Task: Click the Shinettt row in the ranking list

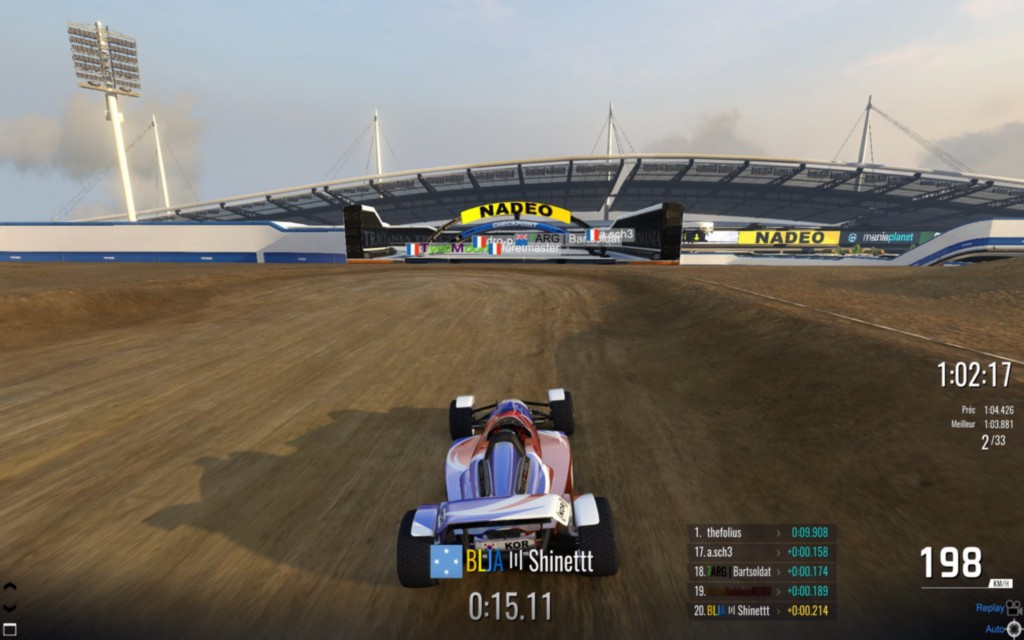Action: (x=762, y=610)
